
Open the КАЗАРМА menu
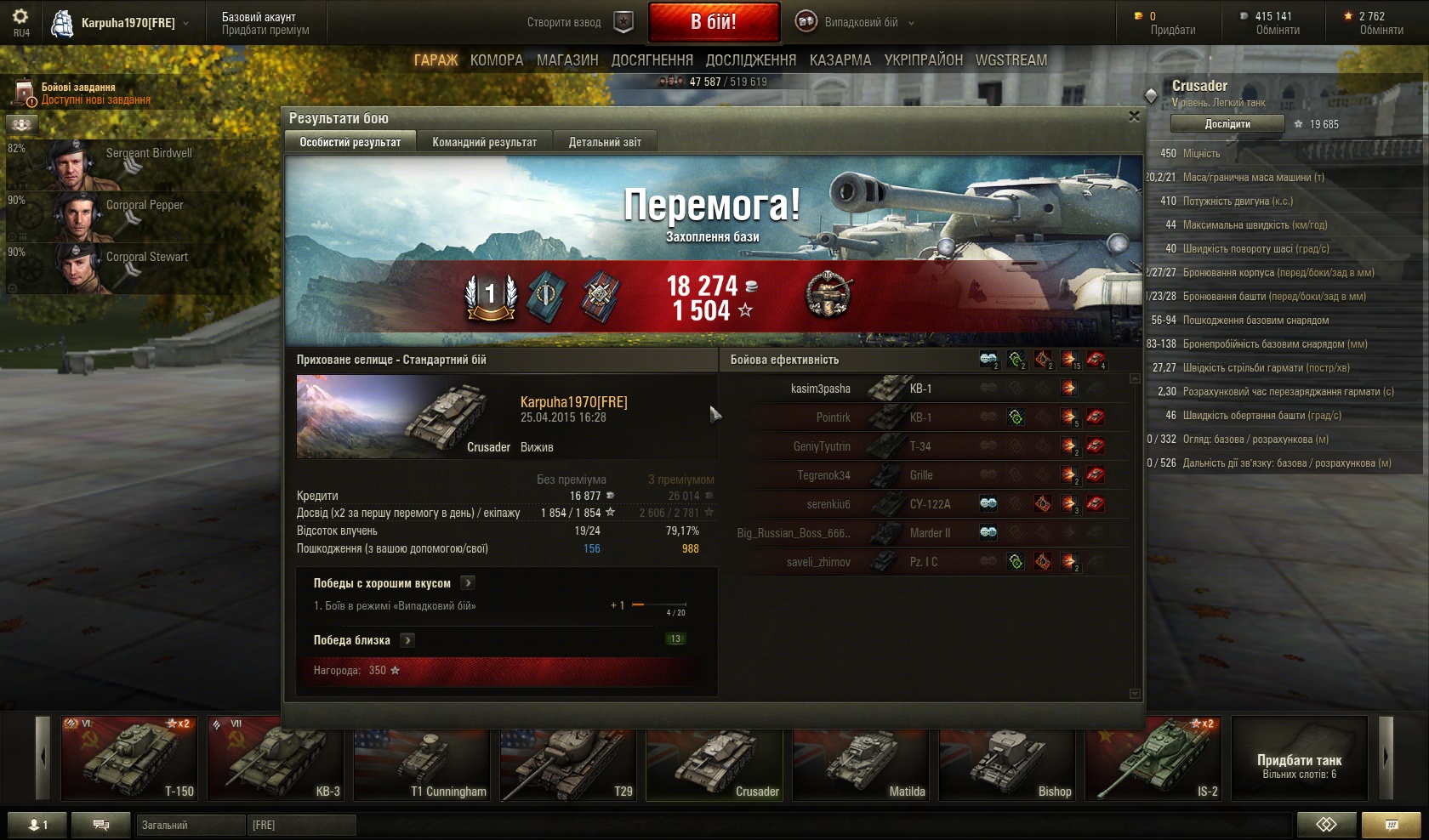click(840, 60)
